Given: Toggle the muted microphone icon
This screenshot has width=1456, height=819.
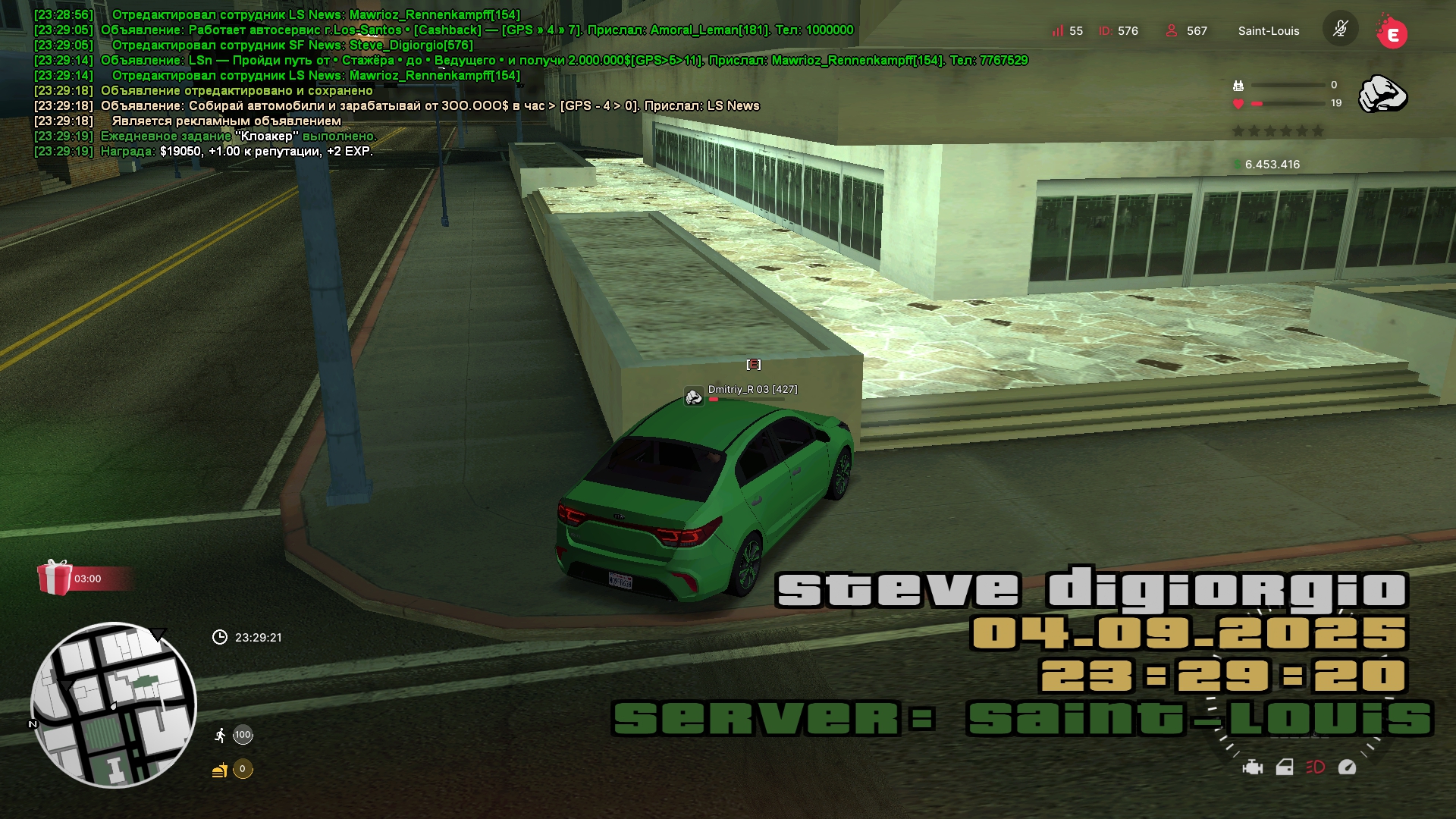Looking at the screenshot, I should coord(1340,30).
